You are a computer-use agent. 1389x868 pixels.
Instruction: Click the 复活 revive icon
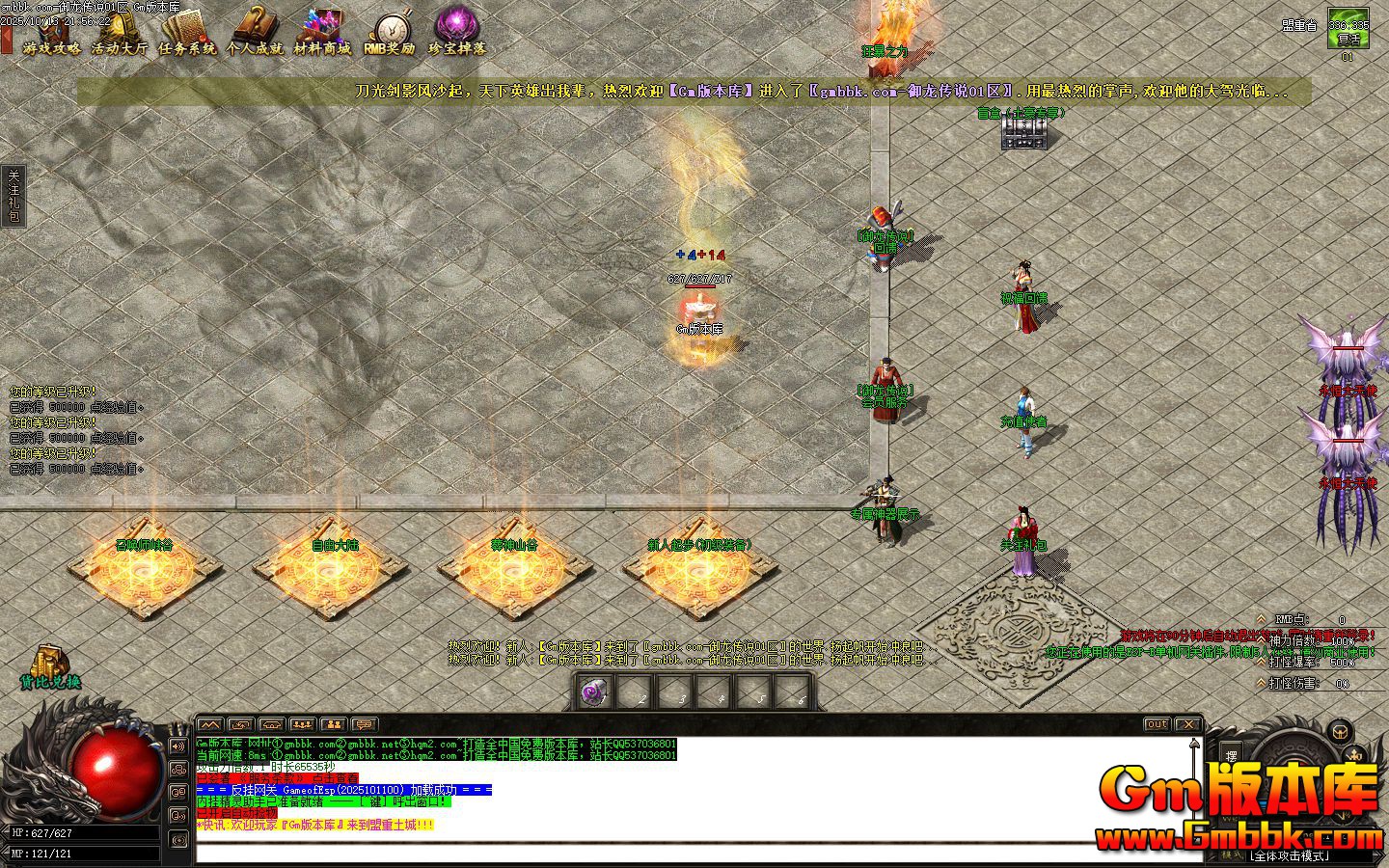point(1348,28)
